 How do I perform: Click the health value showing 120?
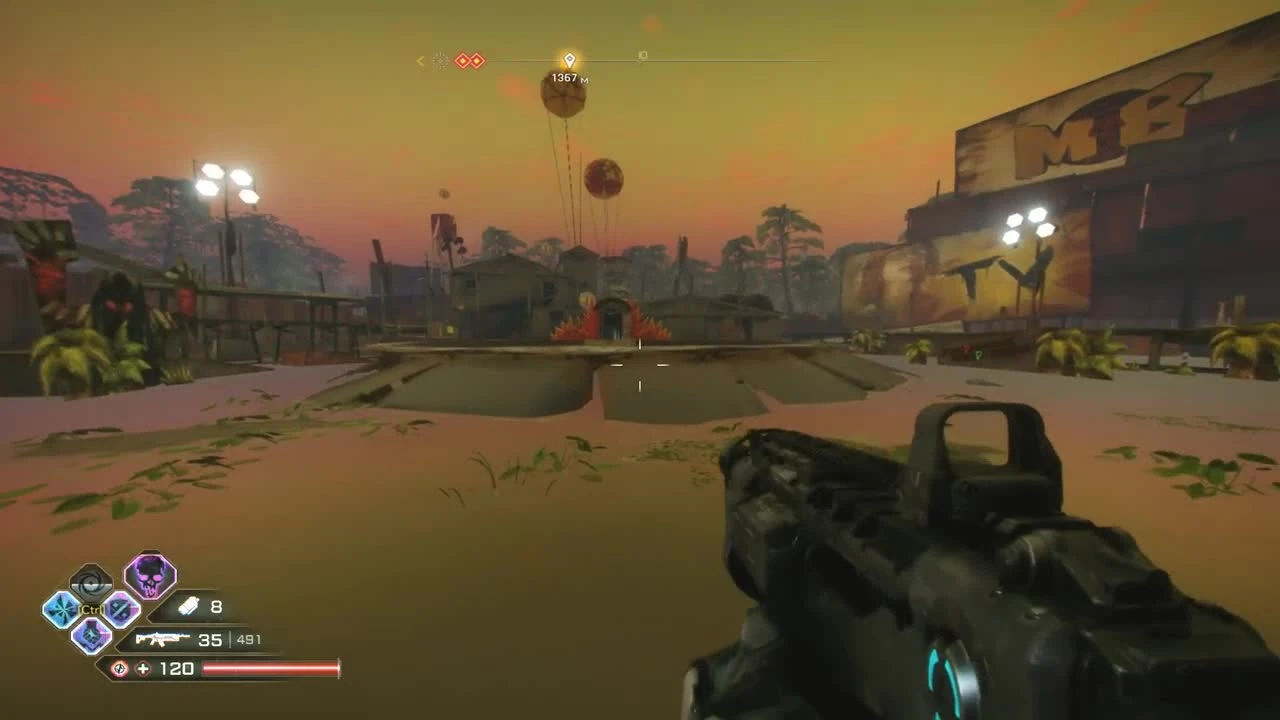pos(176,666)
